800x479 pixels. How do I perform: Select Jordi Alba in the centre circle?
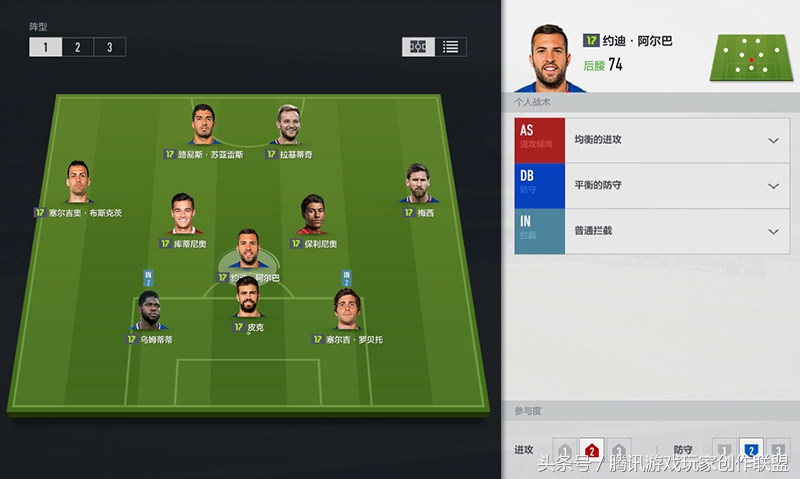click(x=248, y=251)
